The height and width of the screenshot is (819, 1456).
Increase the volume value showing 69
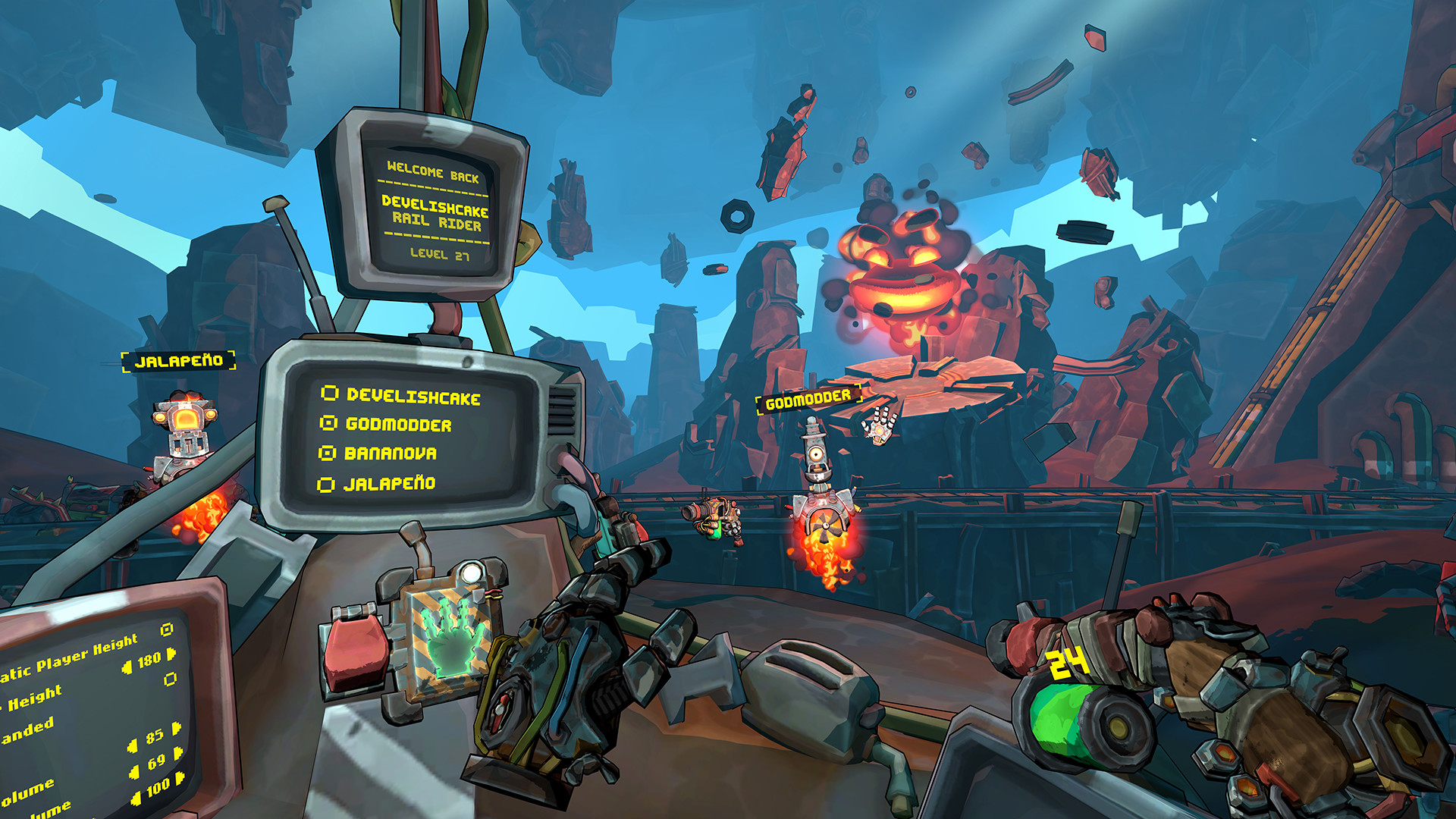click(x=179, y=754)
